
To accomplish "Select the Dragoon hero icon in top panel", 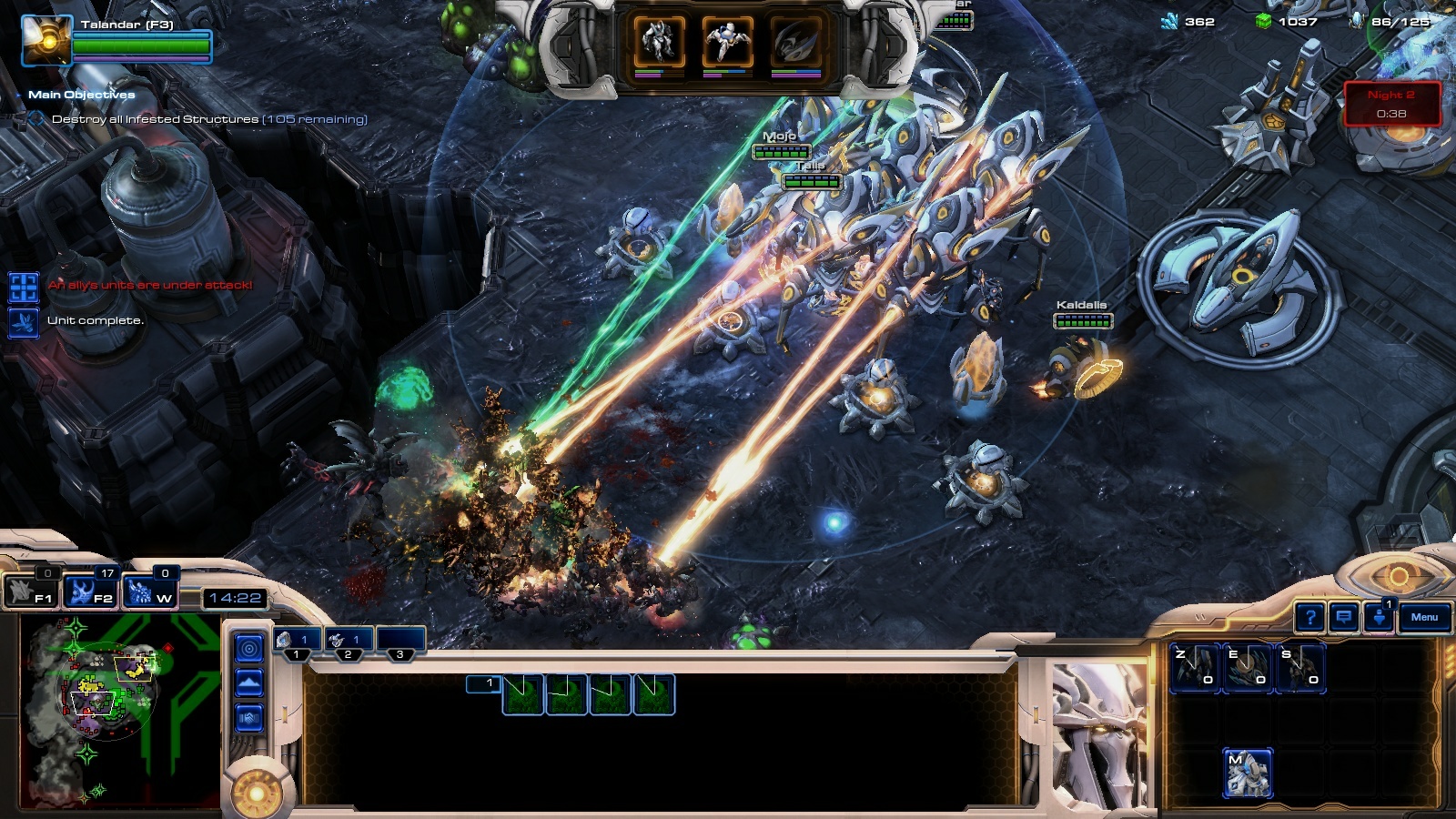I will coord(727,42).
